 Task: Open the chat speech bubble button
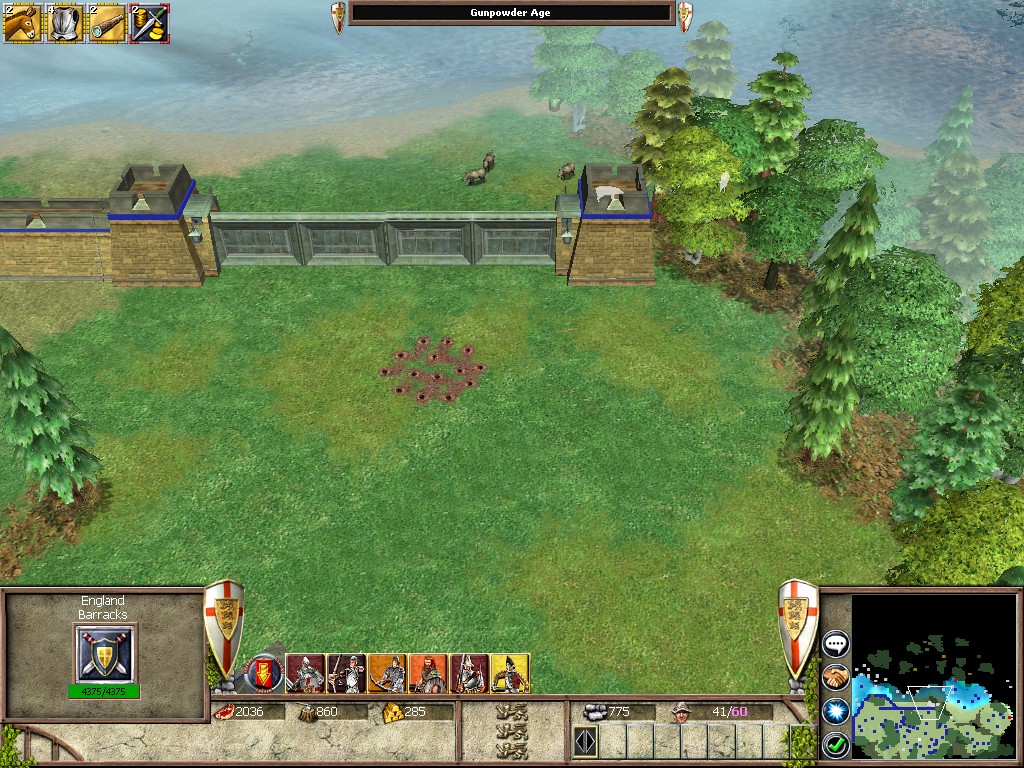click(x=835, y=643)
